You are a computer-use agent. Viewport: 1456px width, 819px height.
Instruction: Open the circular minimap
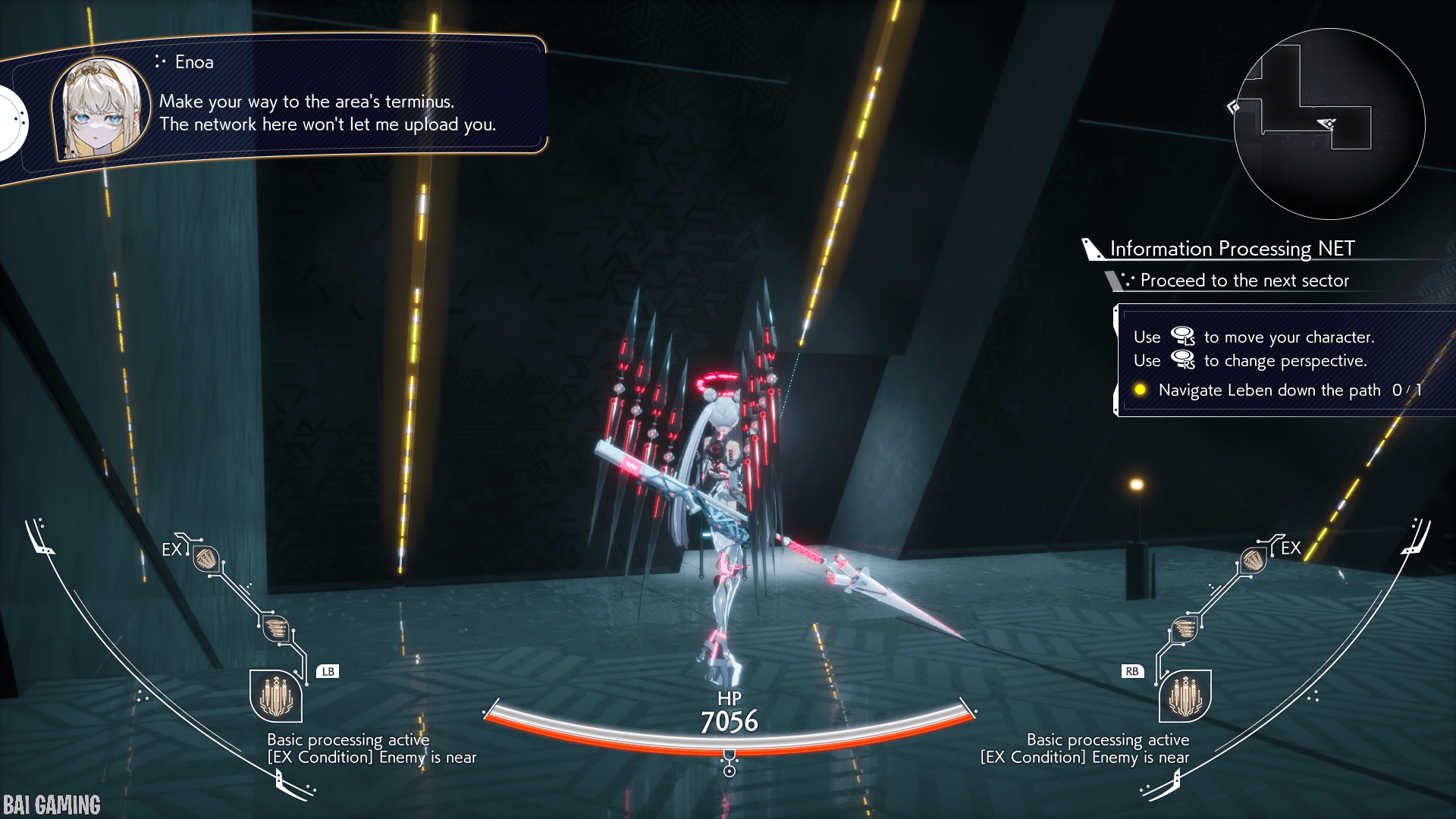click(x=1329, y=124)
